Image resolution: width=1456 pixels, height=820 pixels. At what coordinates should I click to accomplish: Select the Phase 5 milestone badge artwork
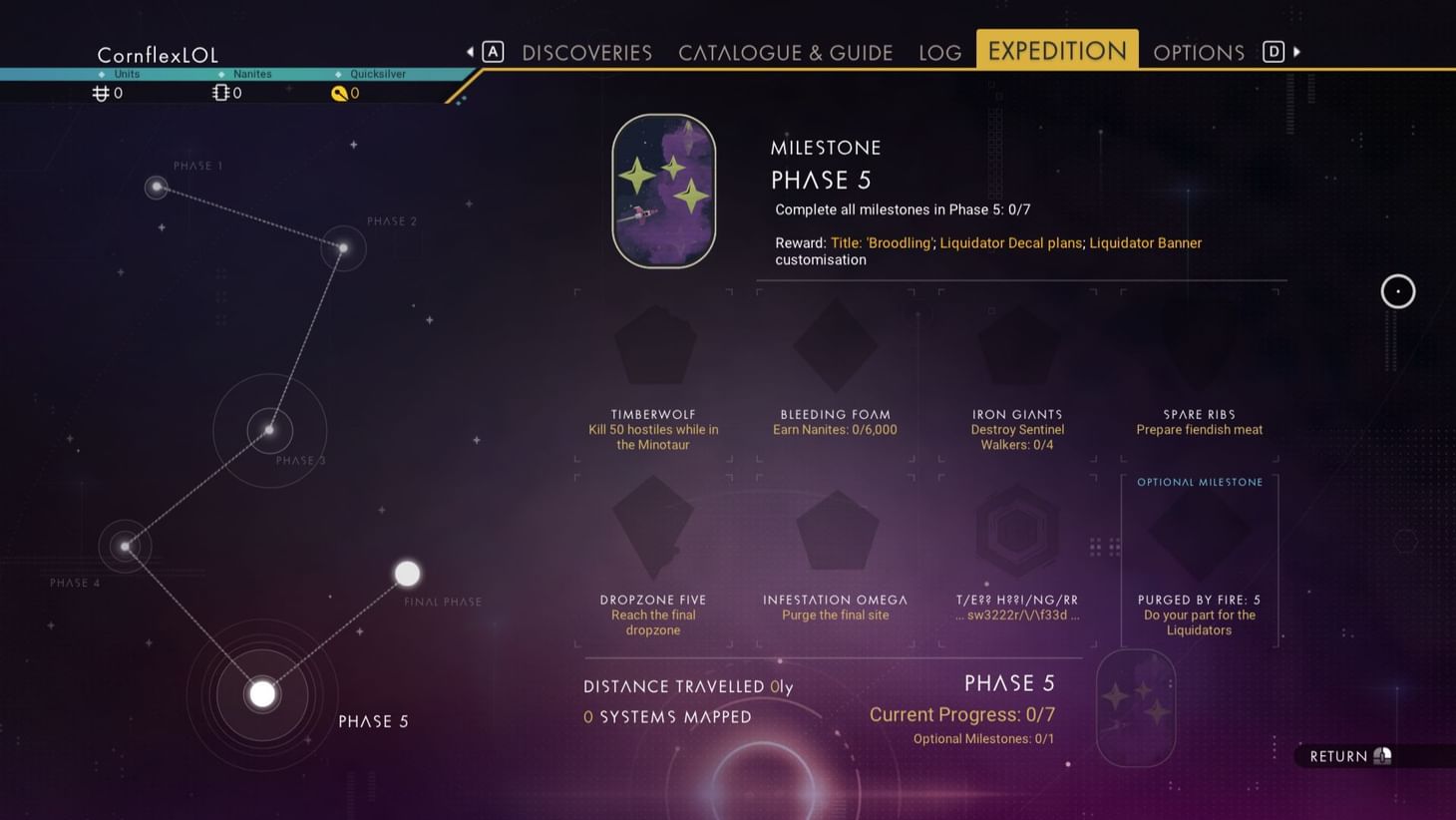[x=664, y=190]
